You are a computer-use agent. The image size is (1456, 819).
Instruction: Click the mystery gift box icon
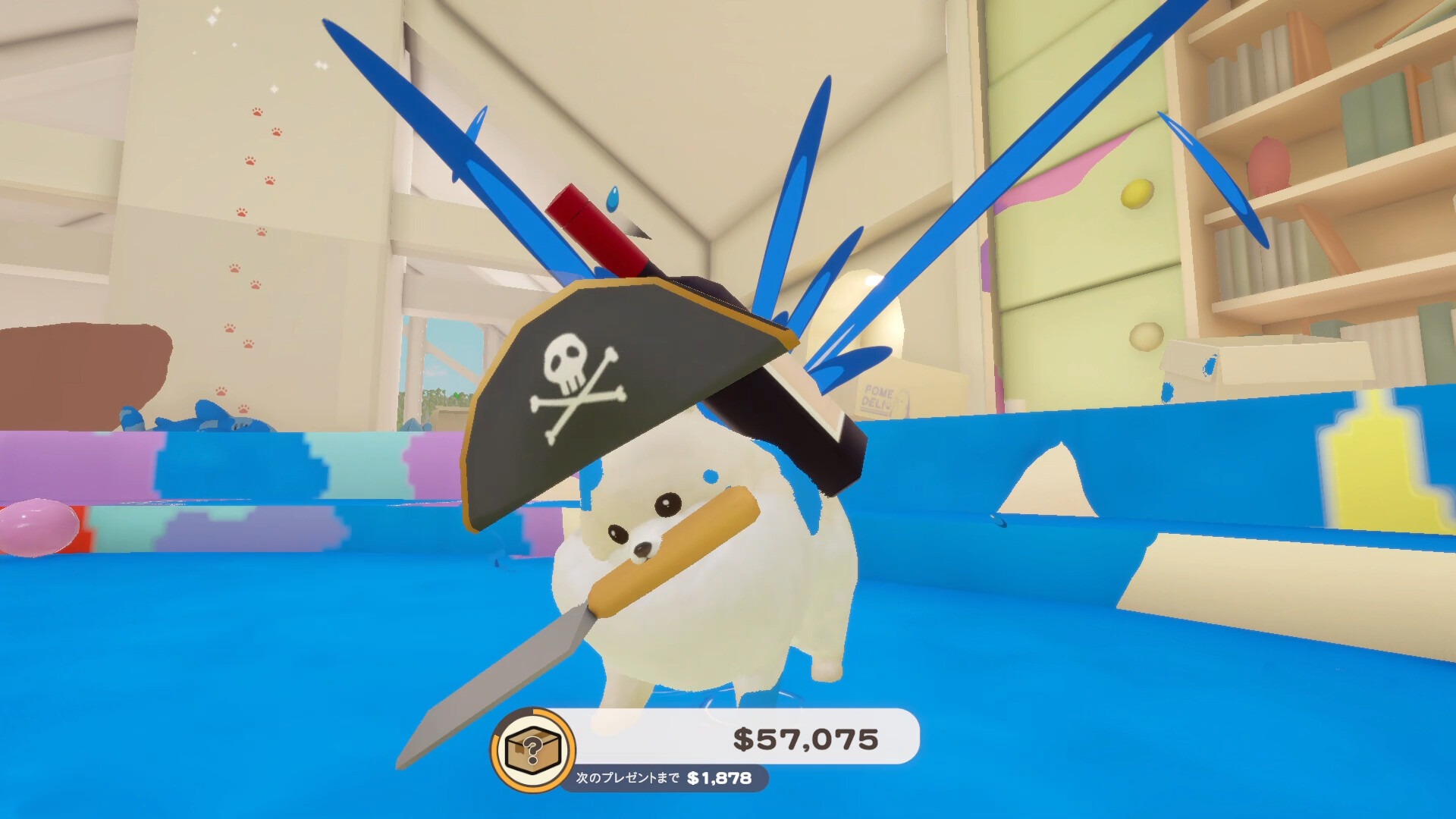tap(533, 748)
